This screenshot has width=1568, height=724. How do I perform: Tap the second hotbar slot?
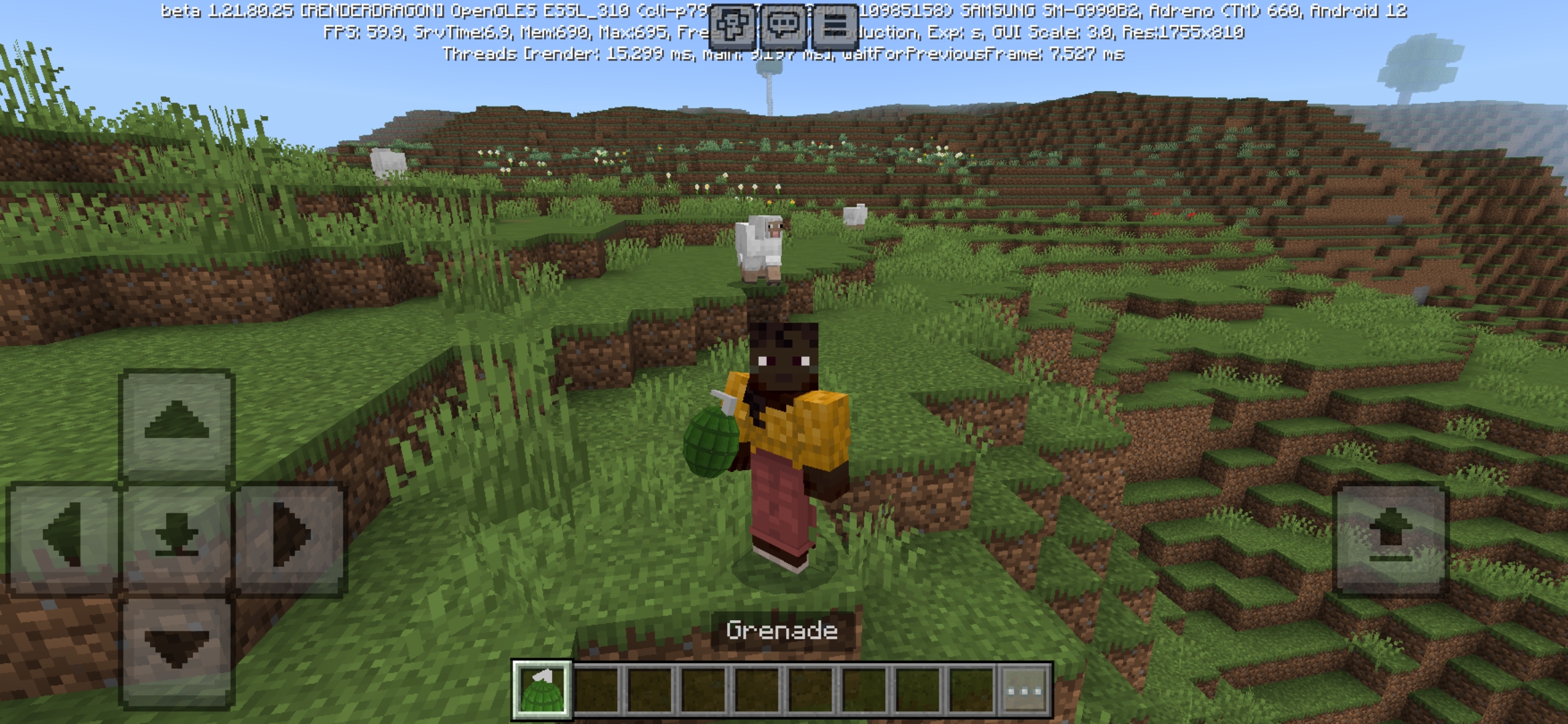click(x=596, y=688)
